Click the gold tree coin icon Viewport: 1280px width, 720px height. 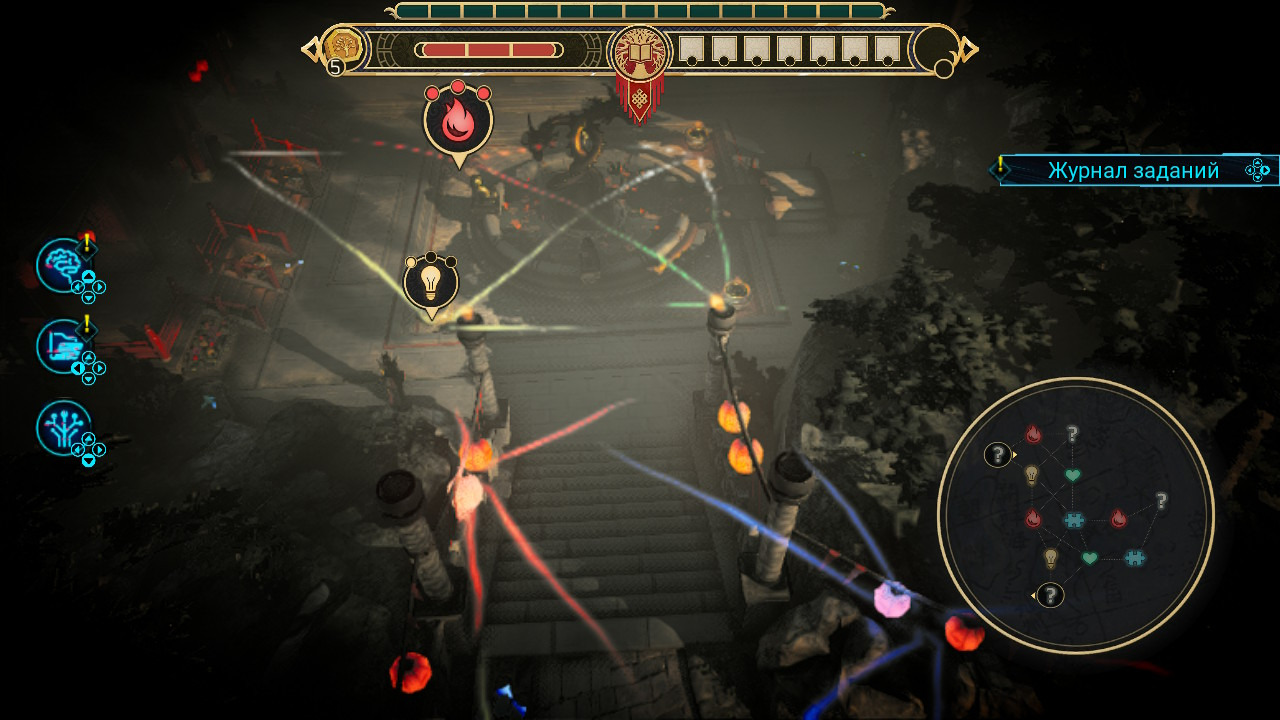pyautogui.click(x=343, y=47)
